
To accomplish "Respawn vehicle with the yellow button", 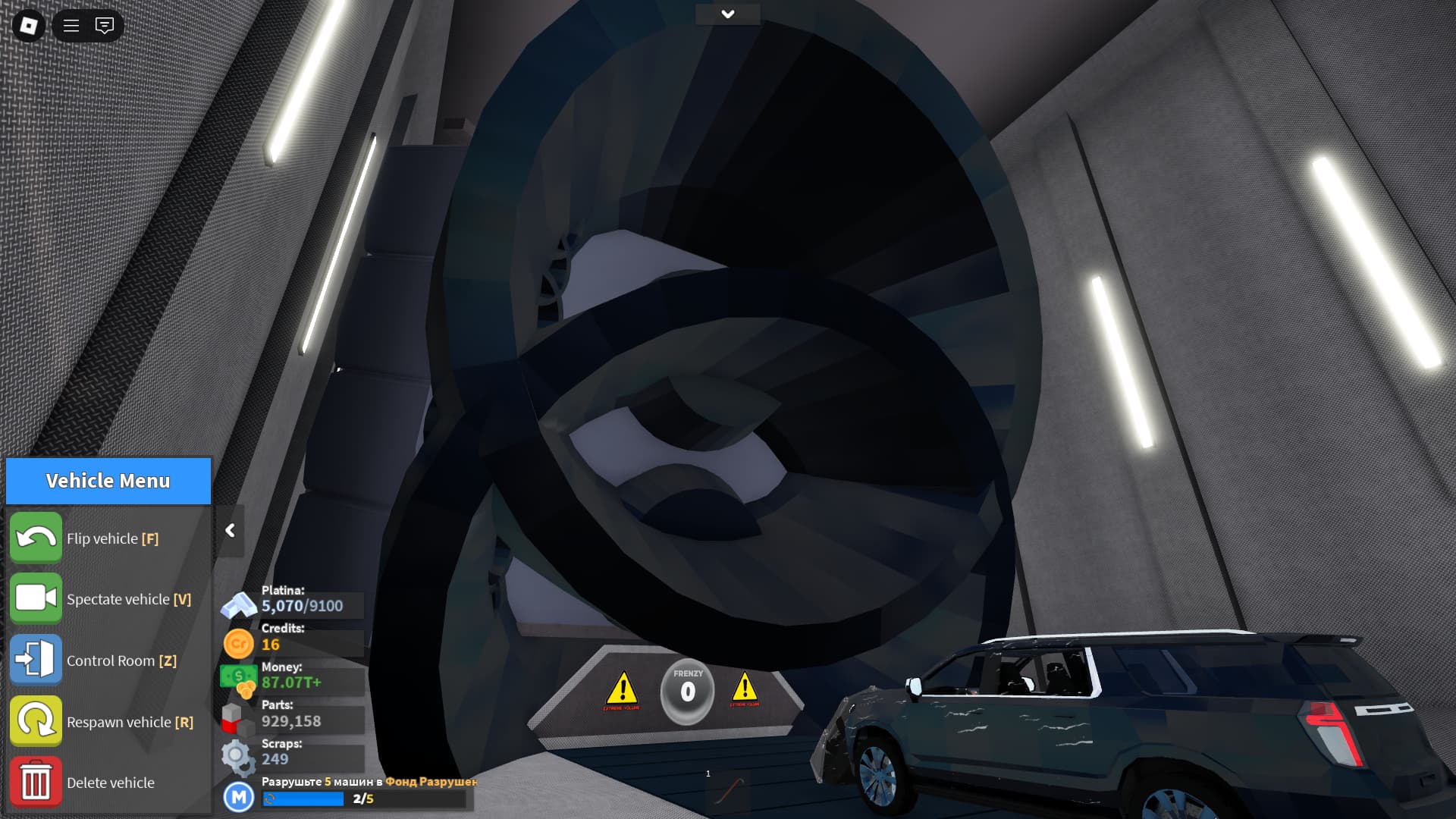I will pos(36,721).
